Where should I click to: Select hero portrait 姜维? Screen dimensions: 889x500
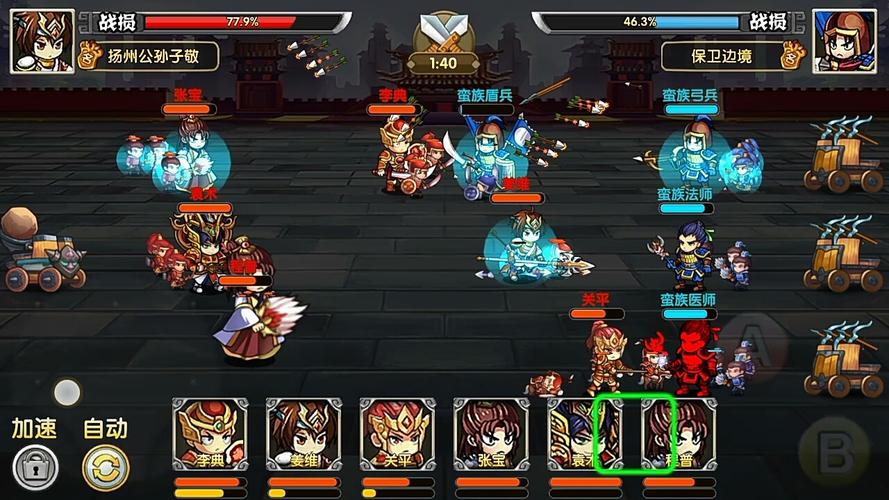[304, 435]
